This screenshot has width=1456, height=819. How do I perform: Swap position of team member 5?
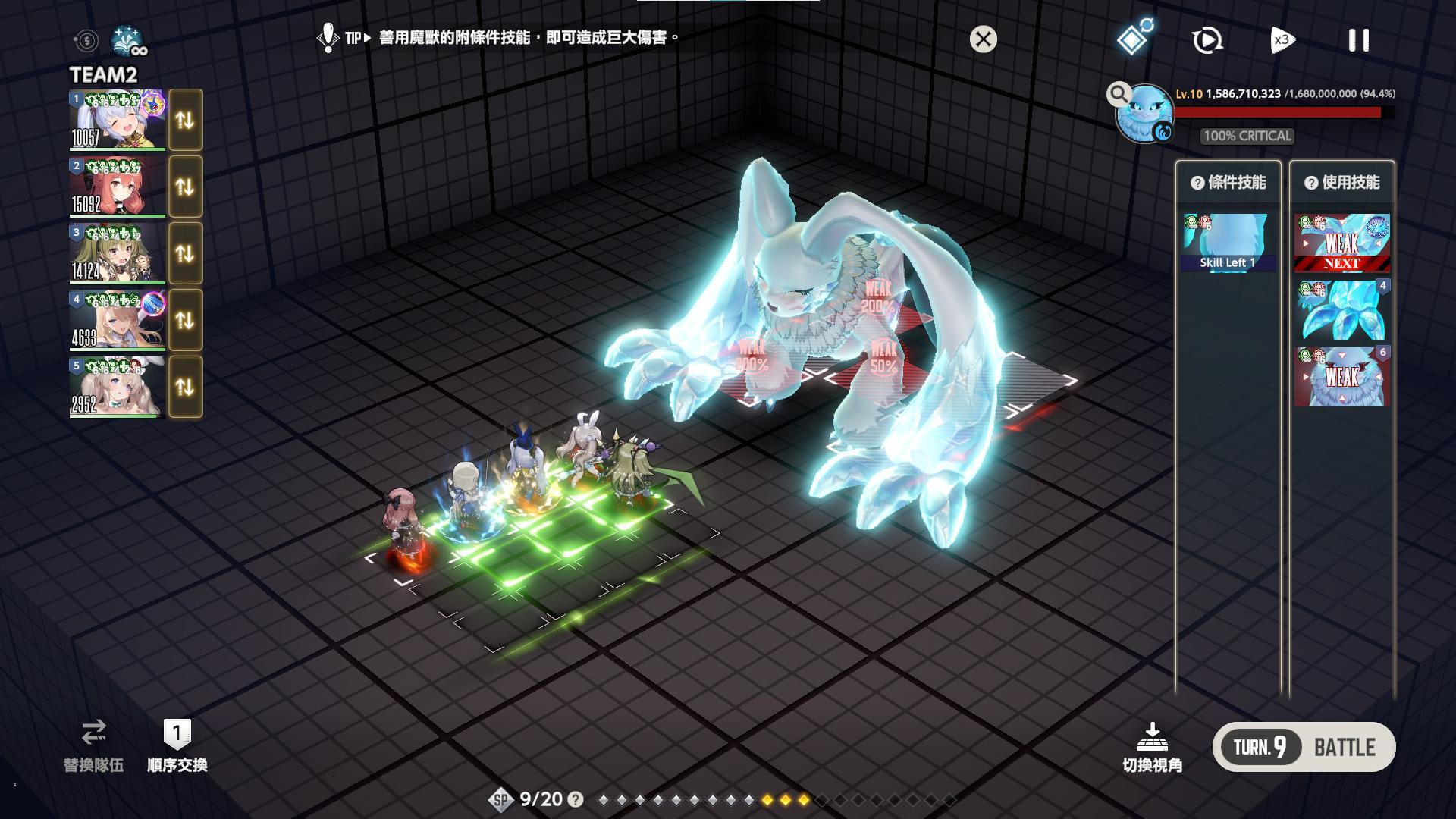(x=185, y=387)
